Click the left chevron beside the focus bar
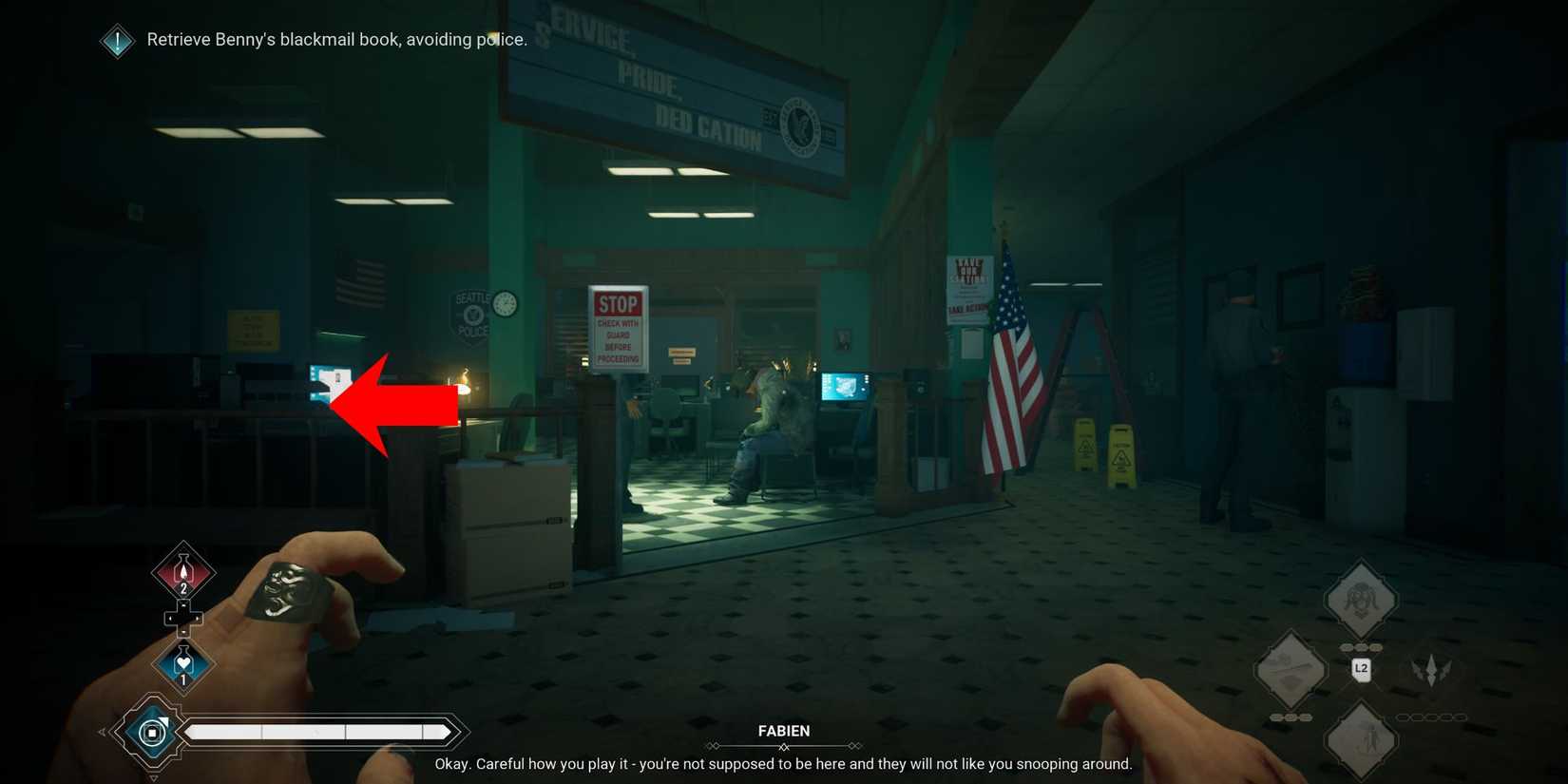The height and width of the screenshot is (784, 1568). [x=102, y=731]
